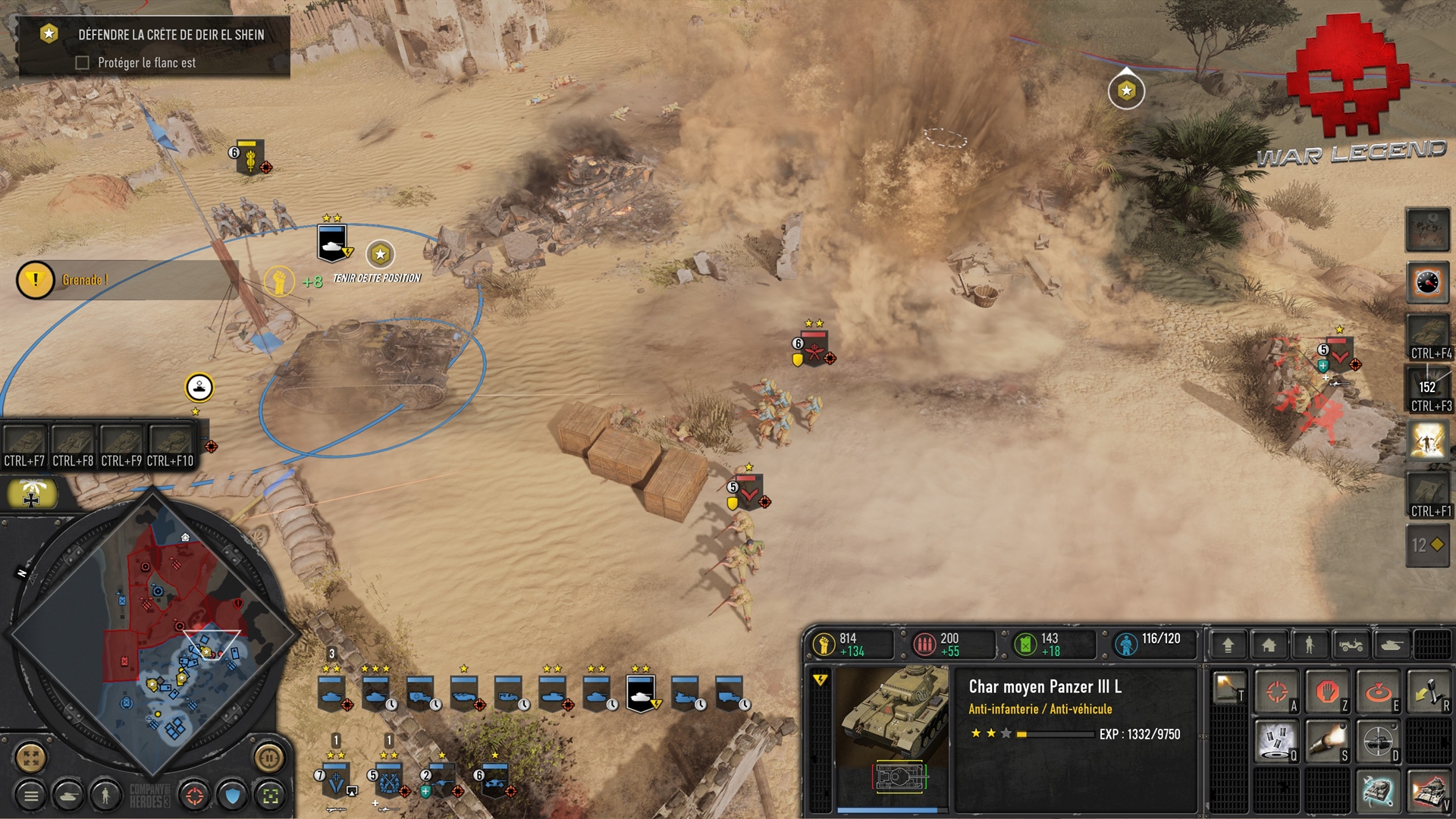This screenshot has width=1456, height=819.
Task: Open the 12 command points button
Action: point(1427,544)
